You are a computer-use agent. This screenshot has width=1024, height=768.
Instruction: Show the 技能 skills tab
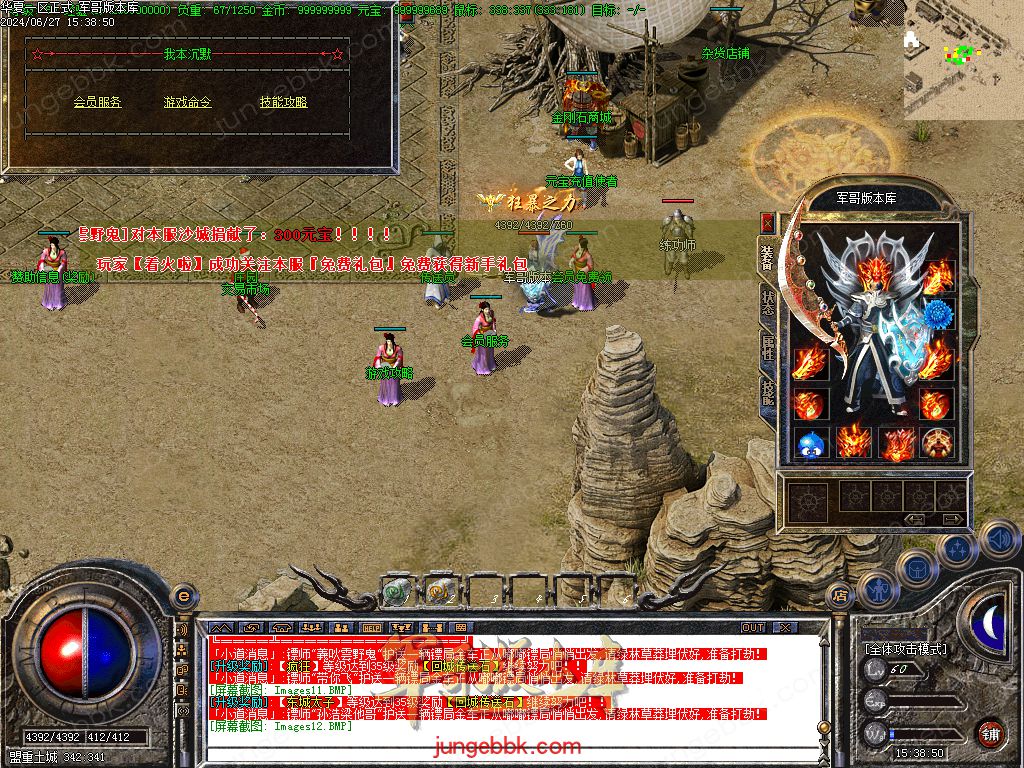point(767,391)
